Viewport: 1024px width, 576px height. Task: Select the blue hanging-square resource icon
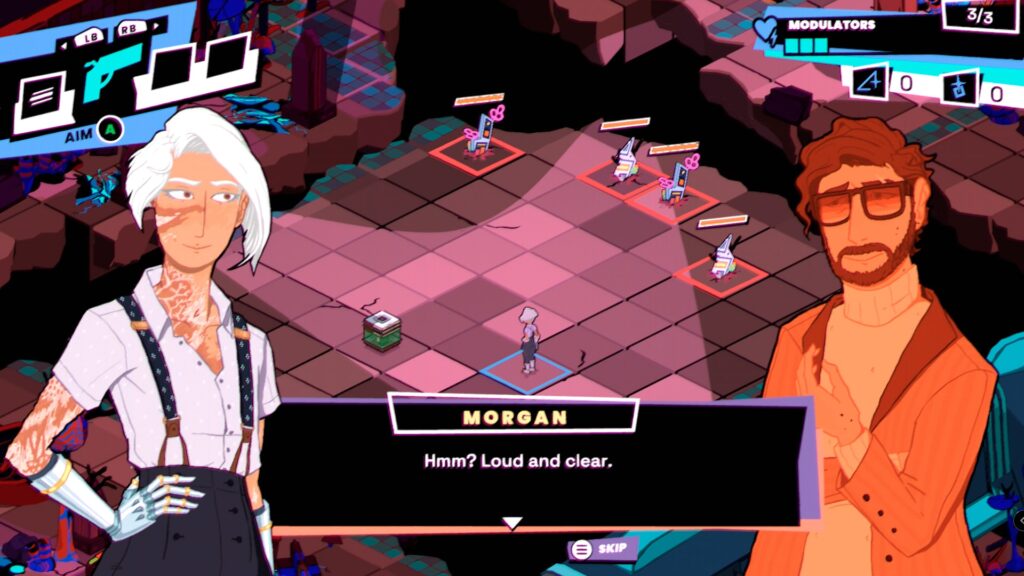959,89
